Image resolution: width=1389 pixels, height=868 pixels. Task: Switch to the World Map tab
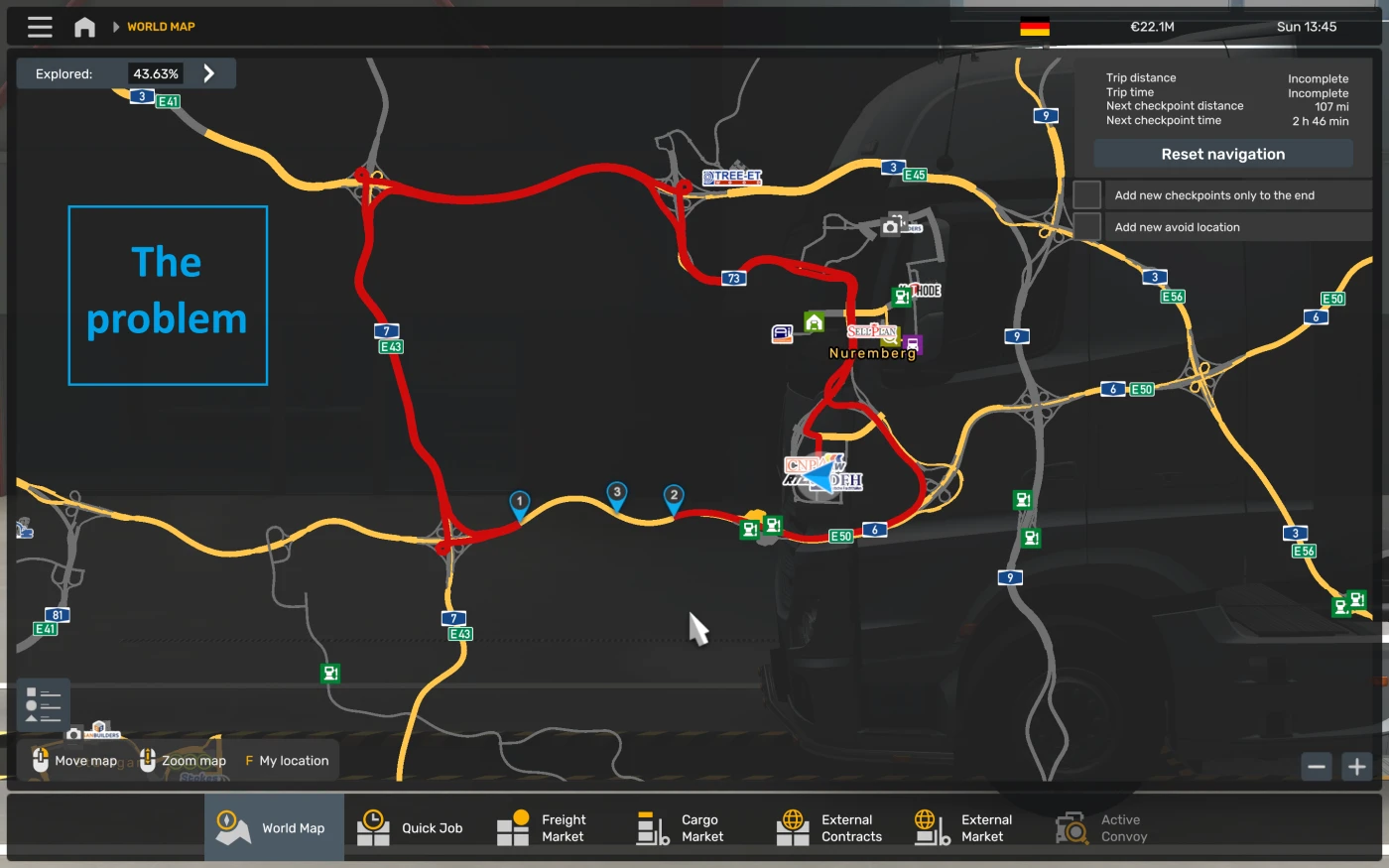[274, 826]
